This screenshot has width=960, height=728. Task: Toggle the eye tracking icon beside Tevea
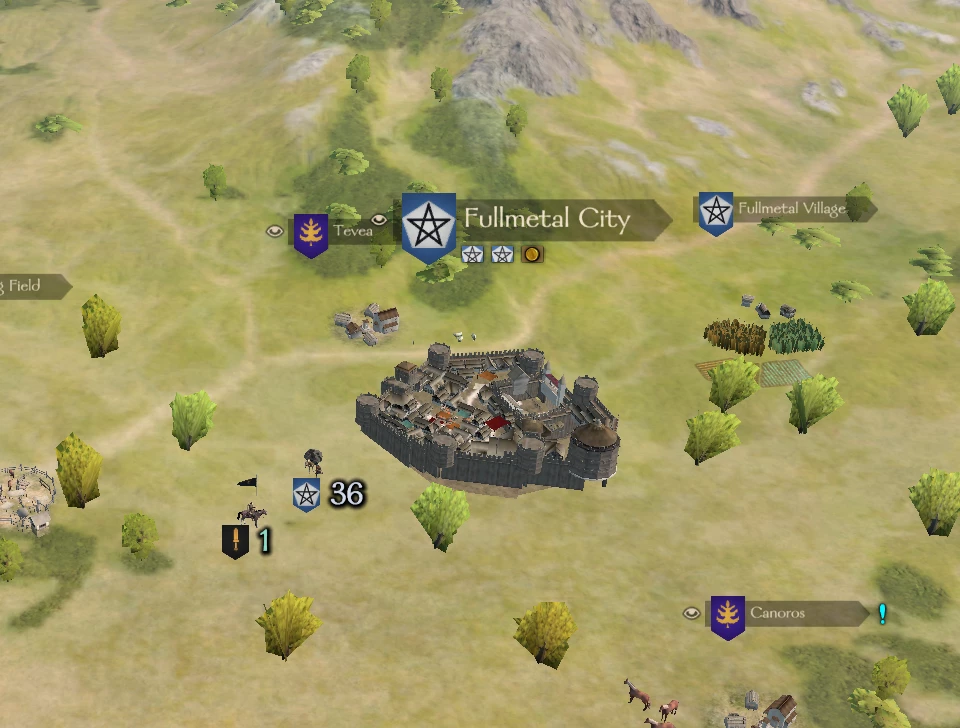click(274, 231)
